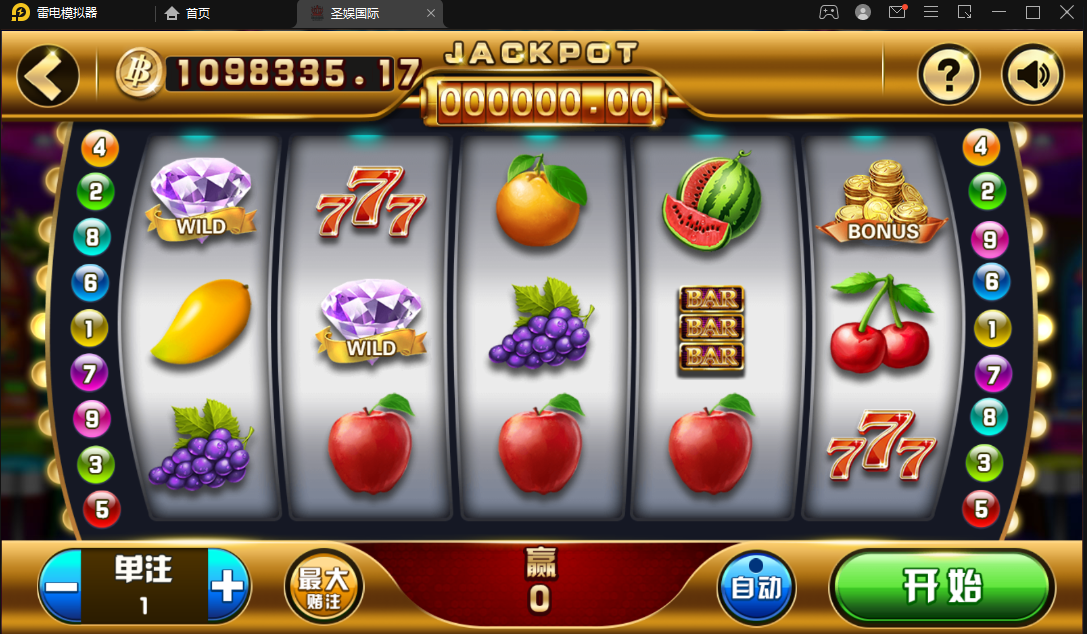Enable auto spin with the 自动 button
The image size is (1087, 634).
[x=756, y=587]
